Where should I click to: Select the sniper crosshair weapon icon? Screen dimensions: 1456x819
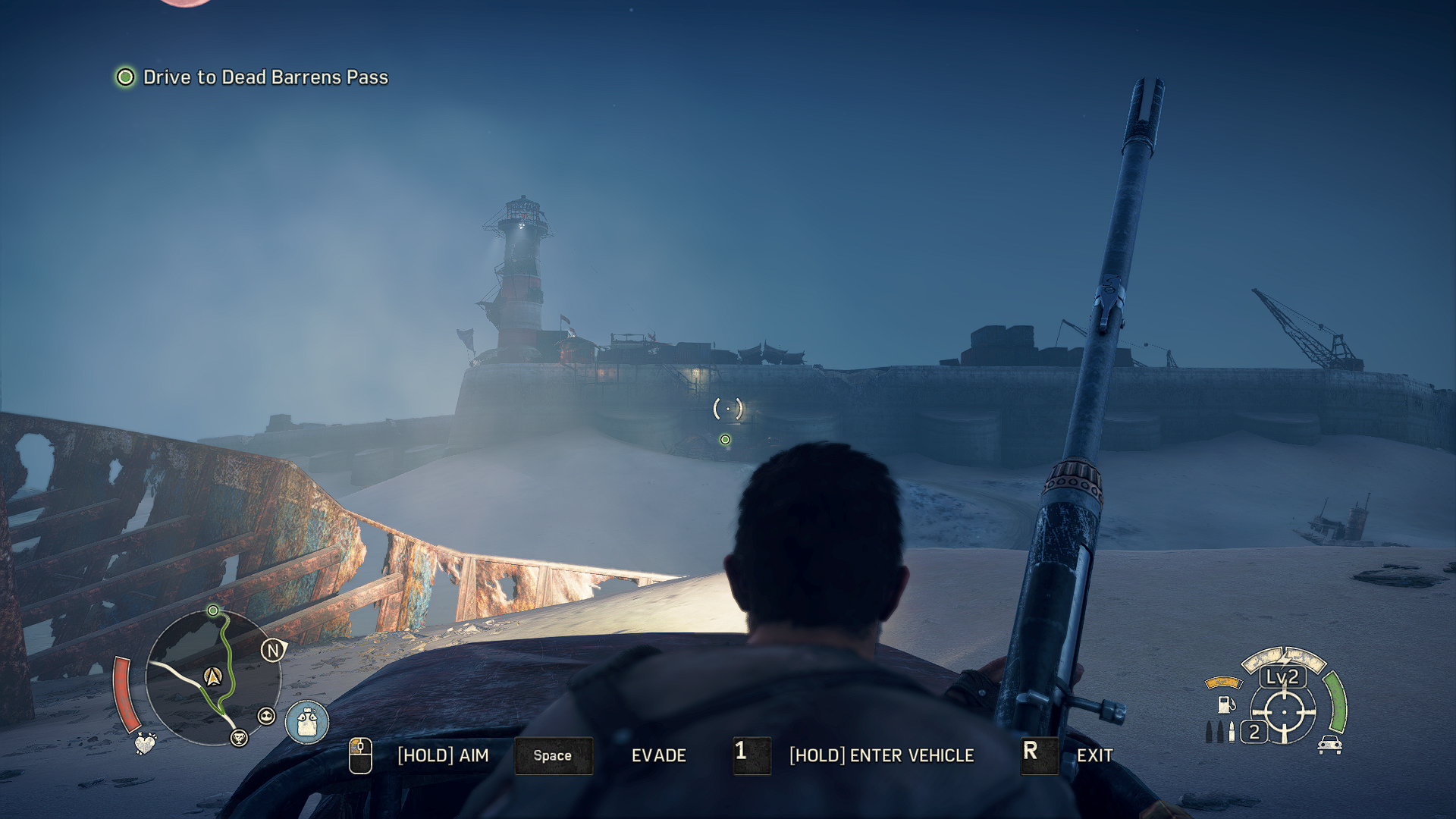[x=1284, y=713]
